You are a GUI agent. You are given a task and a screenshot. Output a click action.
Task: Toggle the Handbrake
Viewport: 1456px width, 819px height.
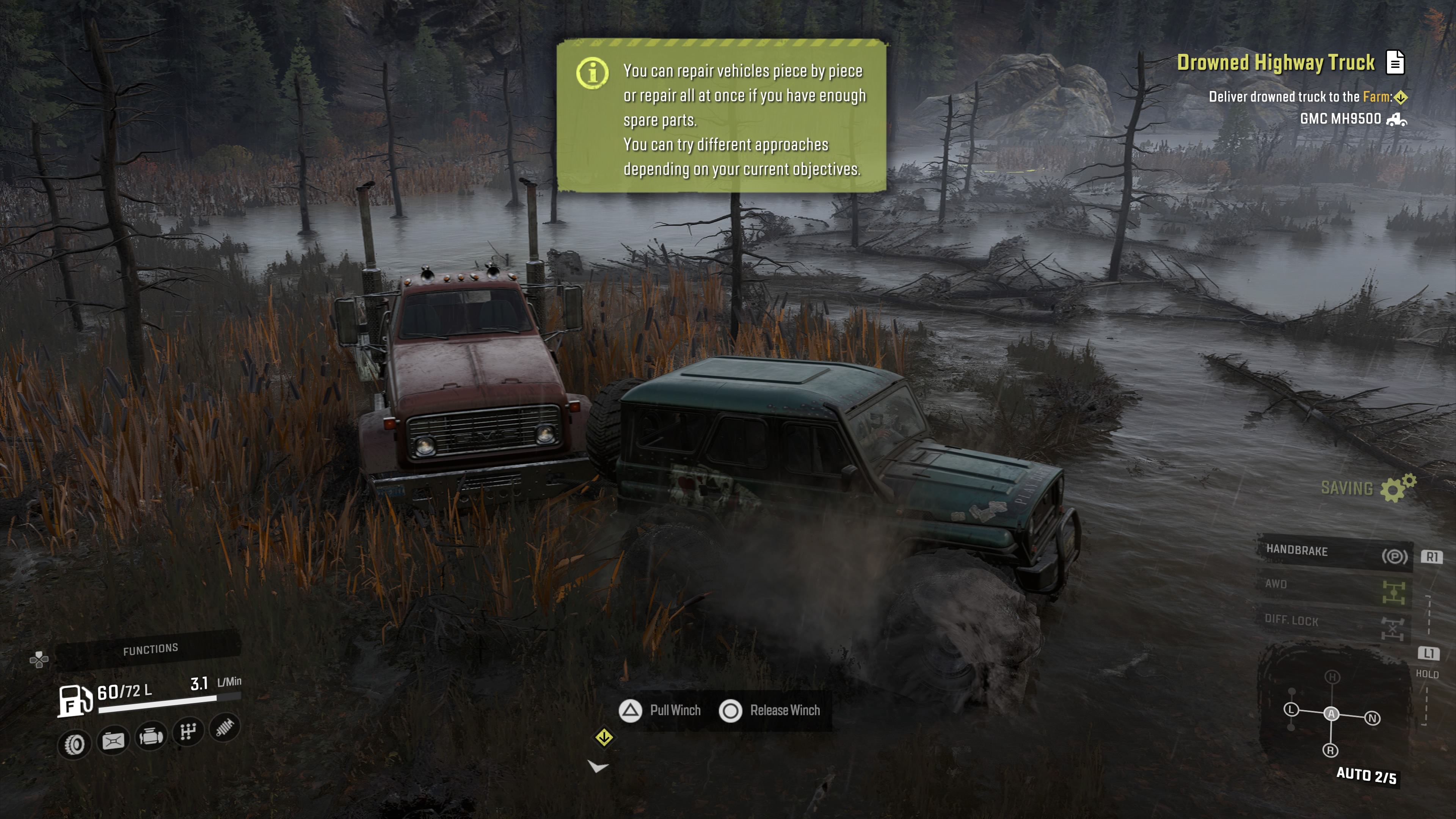1334,552
